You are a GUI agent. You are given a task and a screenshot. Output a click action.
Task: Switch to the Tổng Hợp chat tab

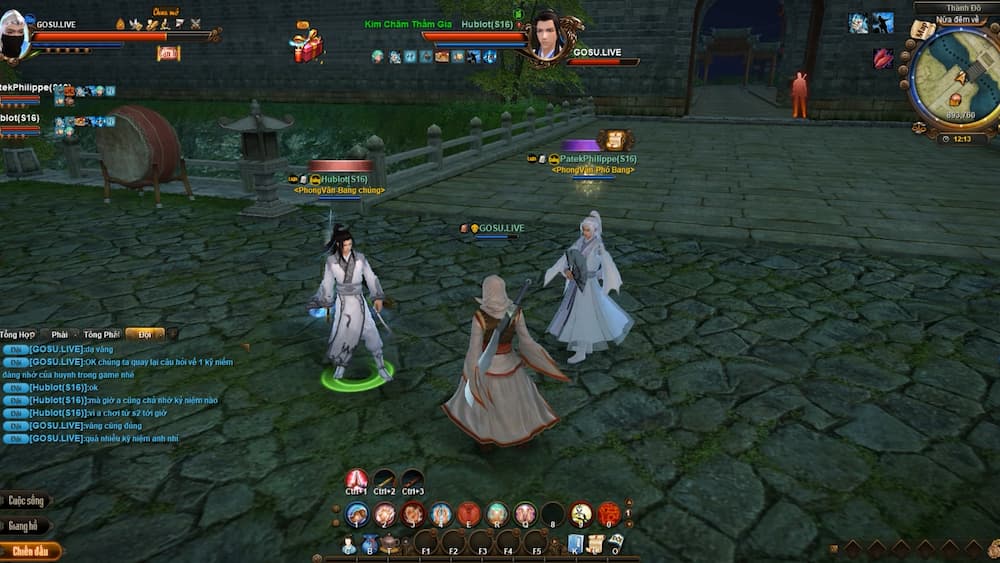point(19,334)
